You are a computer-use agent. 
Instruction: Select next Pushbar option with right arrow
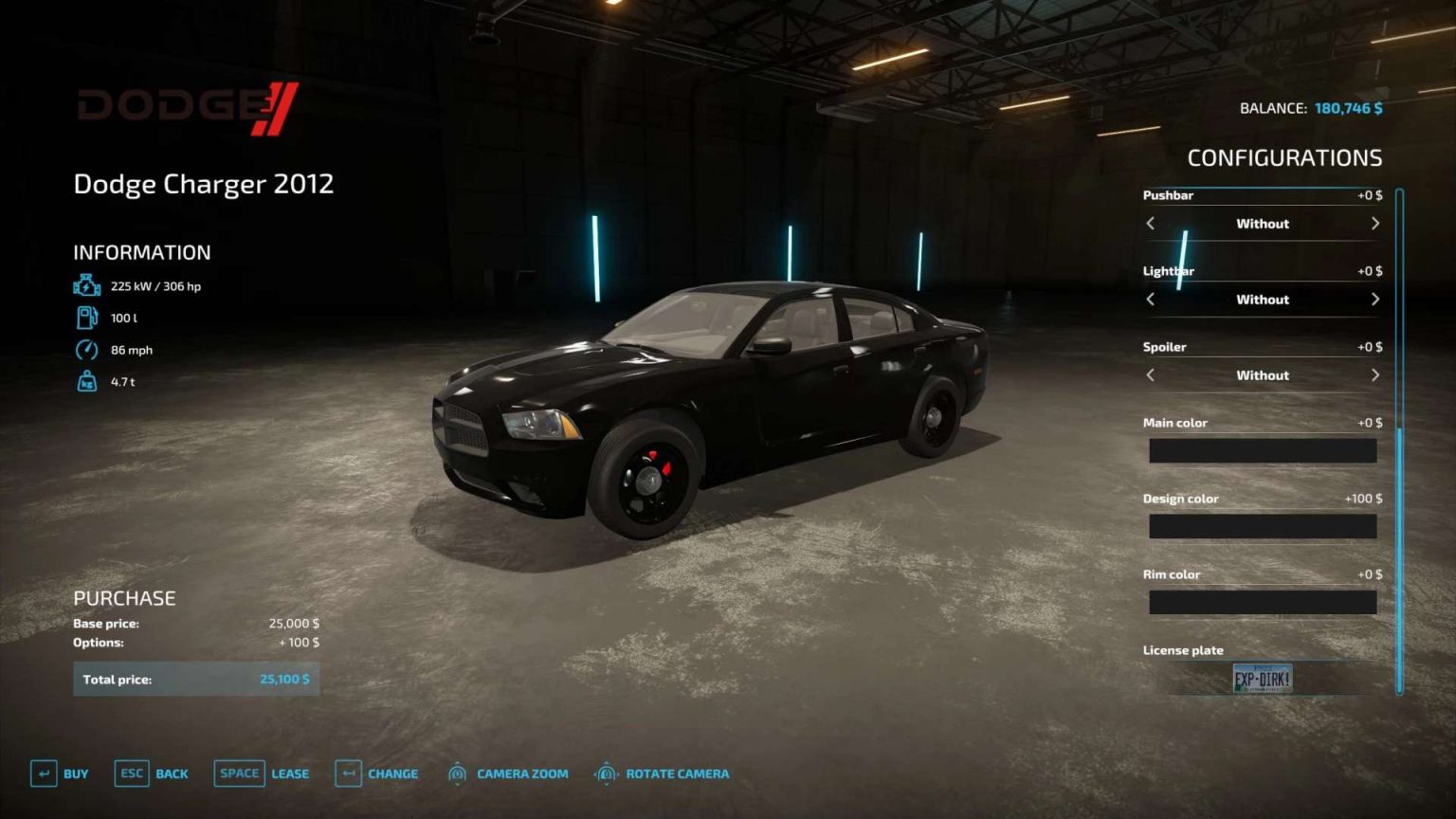coord(1375,224)
